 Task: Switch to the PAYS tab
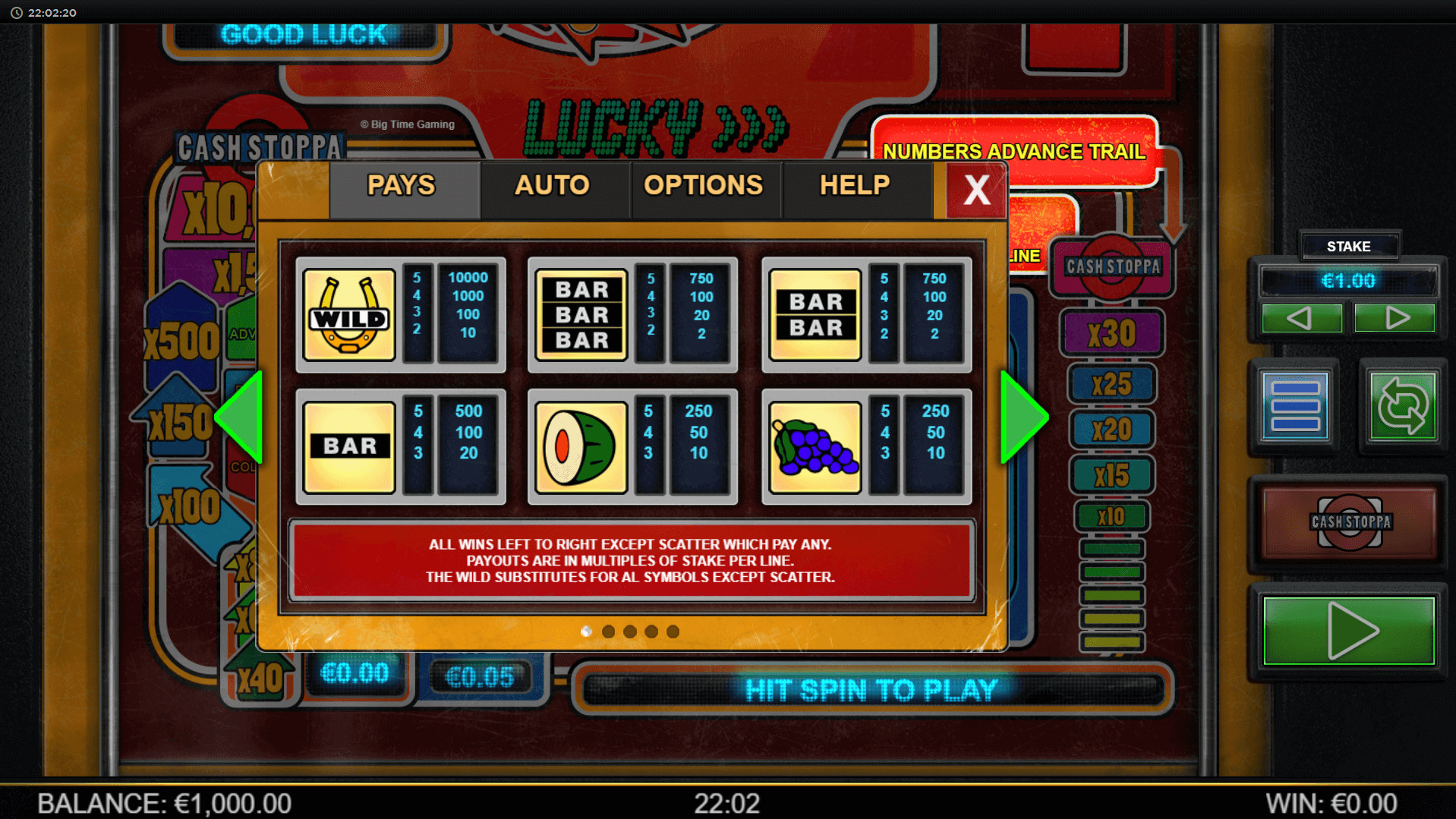pos(402,186)
